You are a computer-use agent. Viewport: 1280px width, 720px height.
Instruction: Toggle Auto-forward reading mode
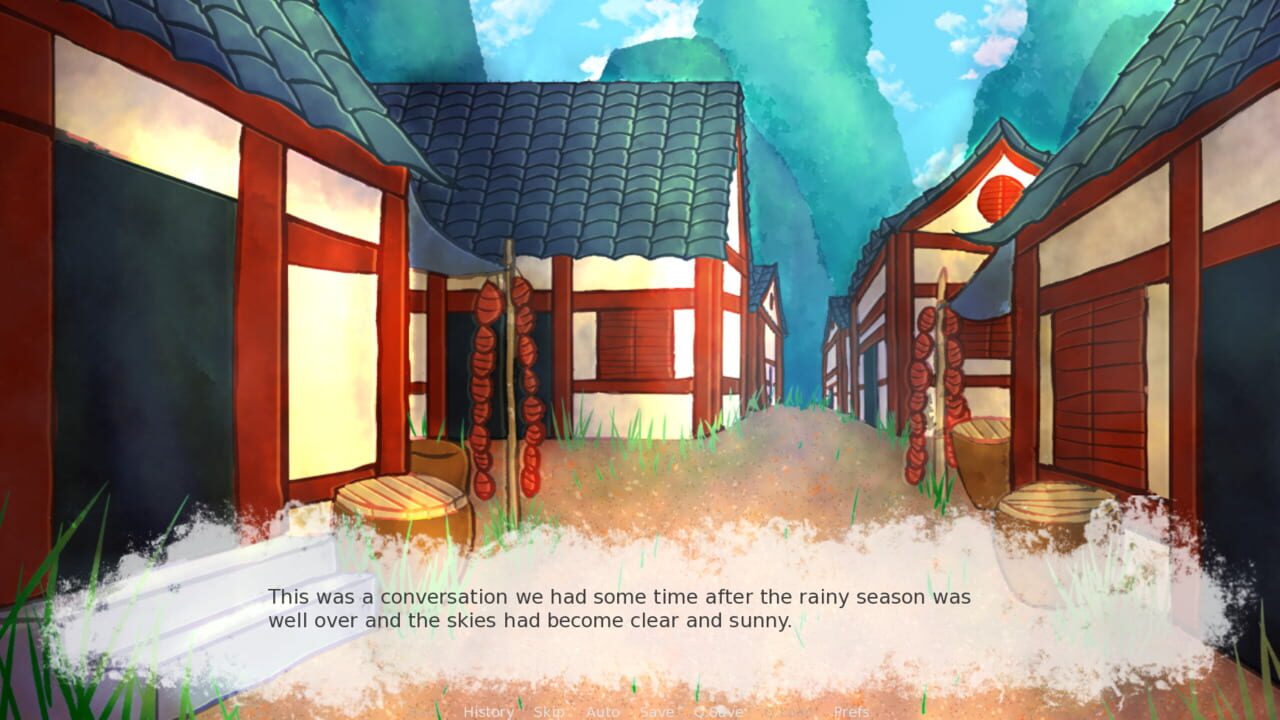pos(603,712)
